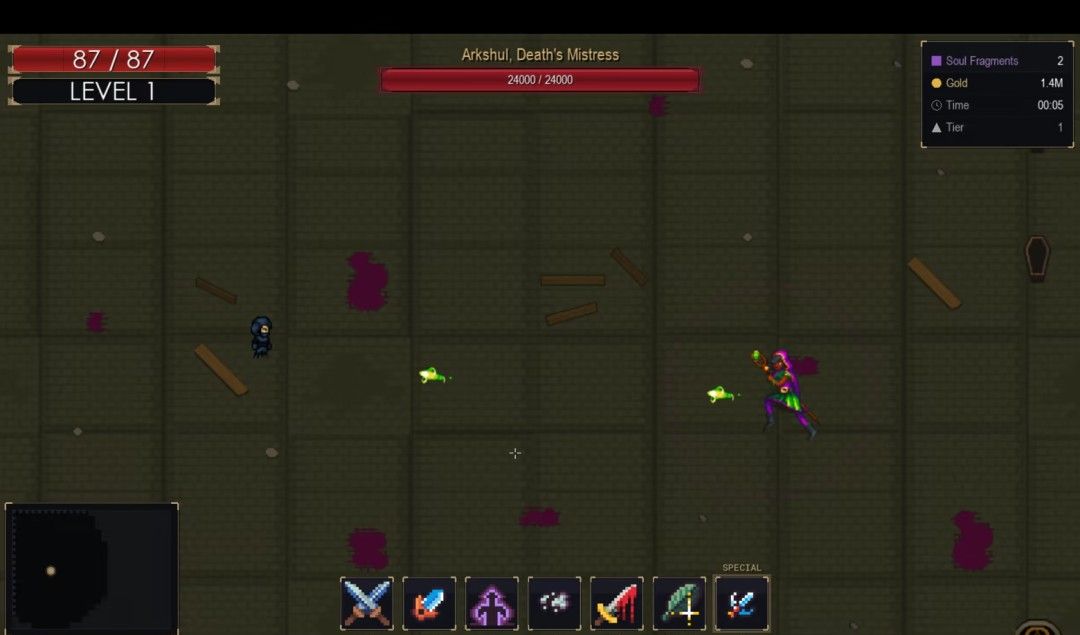Trigger the white sparkle dash ability
Screen dimensions: 1080x635
coord(554,603)
